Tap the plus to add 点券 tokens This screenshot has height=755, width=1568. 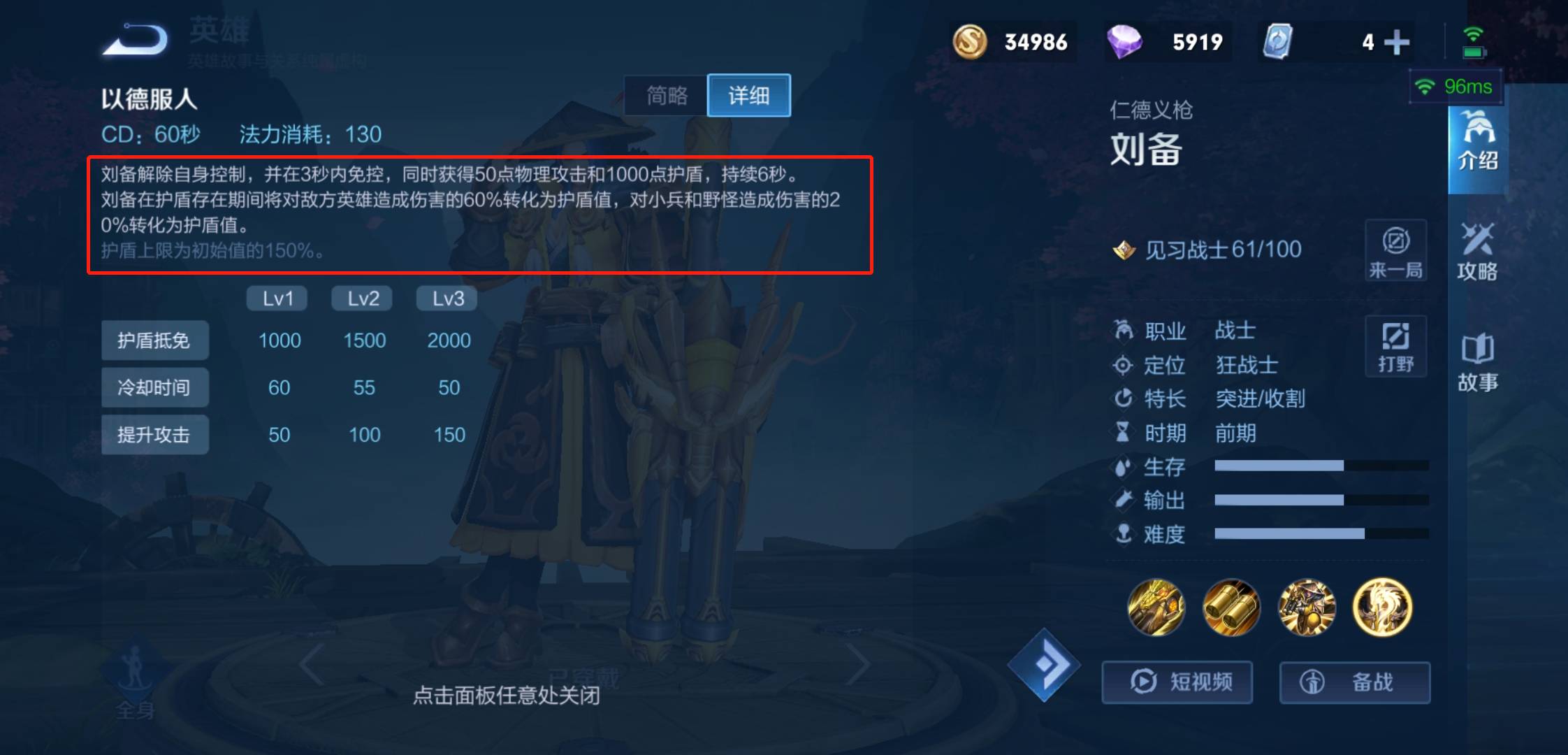coord(1397,42)
